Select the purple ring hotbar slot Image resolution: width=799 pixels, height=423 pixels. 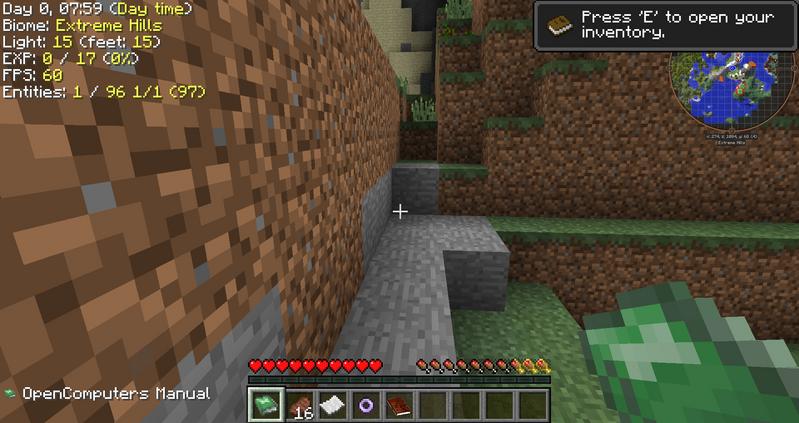[x=366, y=405]
